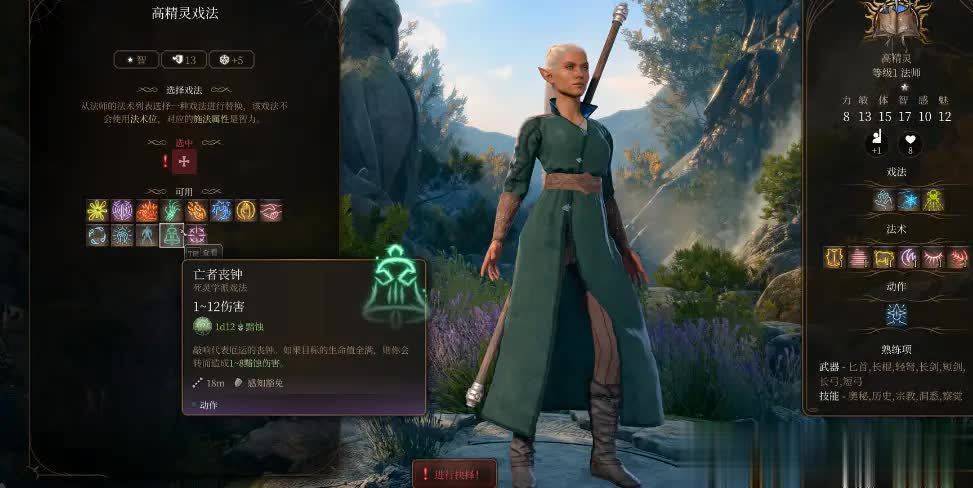The image size is (973, 488).
Task: Select the green bell Toll the Dead cantrip
Action: pos(172,235)
